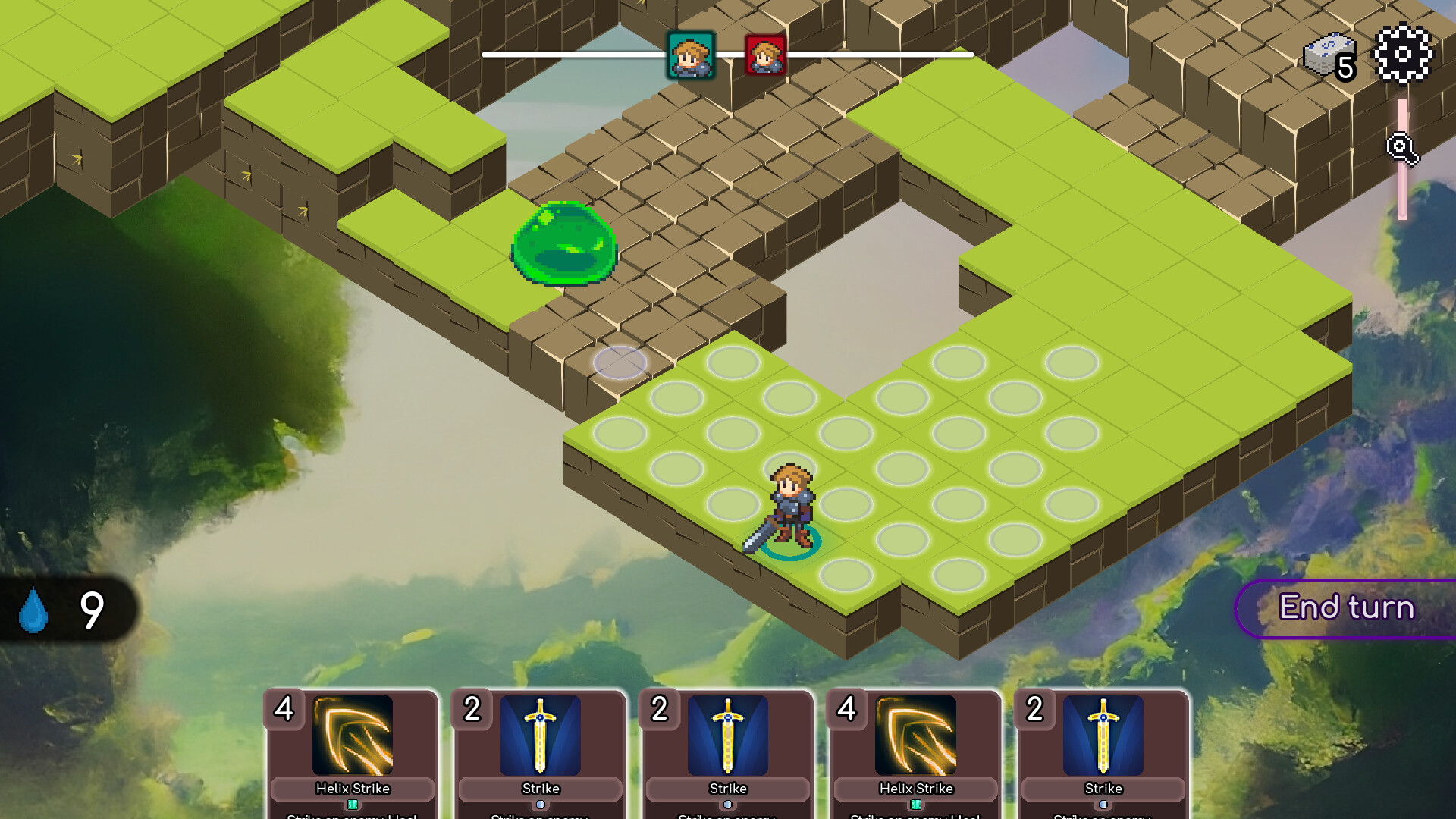Click the red enemy portrait in the turn order
Viewport: 1456px width, 819px height.
tap(764, 55)
